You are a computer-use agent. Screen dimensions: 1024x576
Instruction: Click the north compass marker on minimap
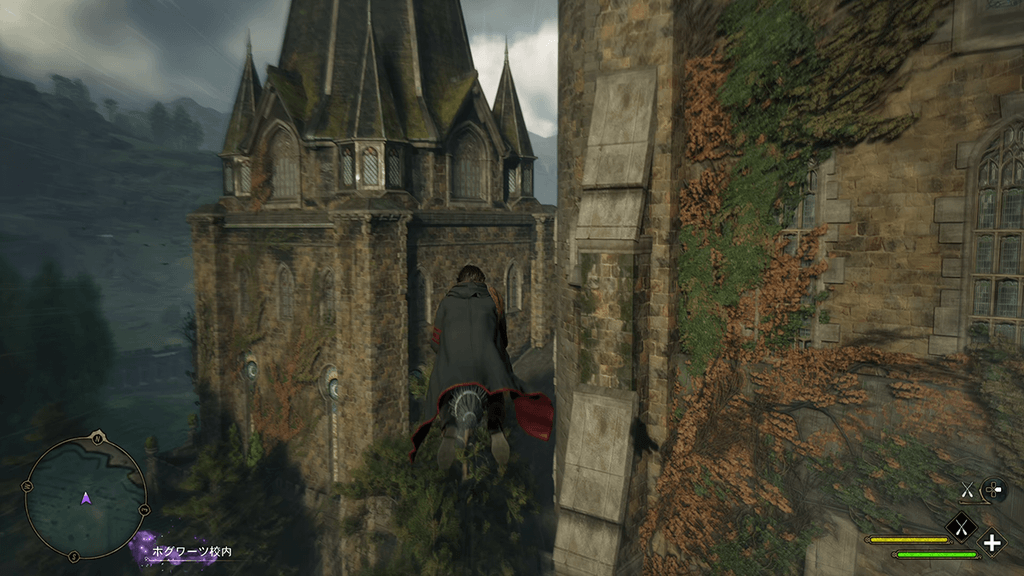click(97, 438)
